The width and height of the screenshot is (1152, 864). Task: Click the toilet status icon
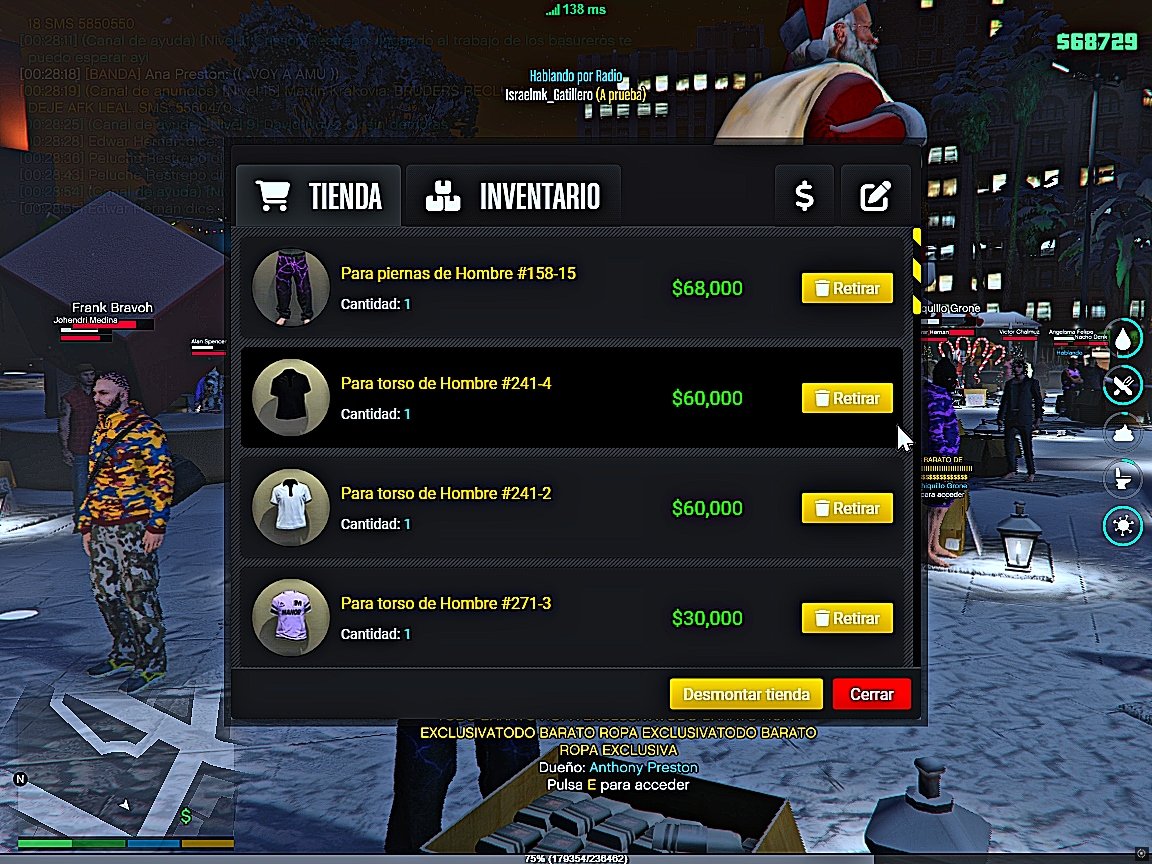pyautogui.click(x=1123, y=478)
